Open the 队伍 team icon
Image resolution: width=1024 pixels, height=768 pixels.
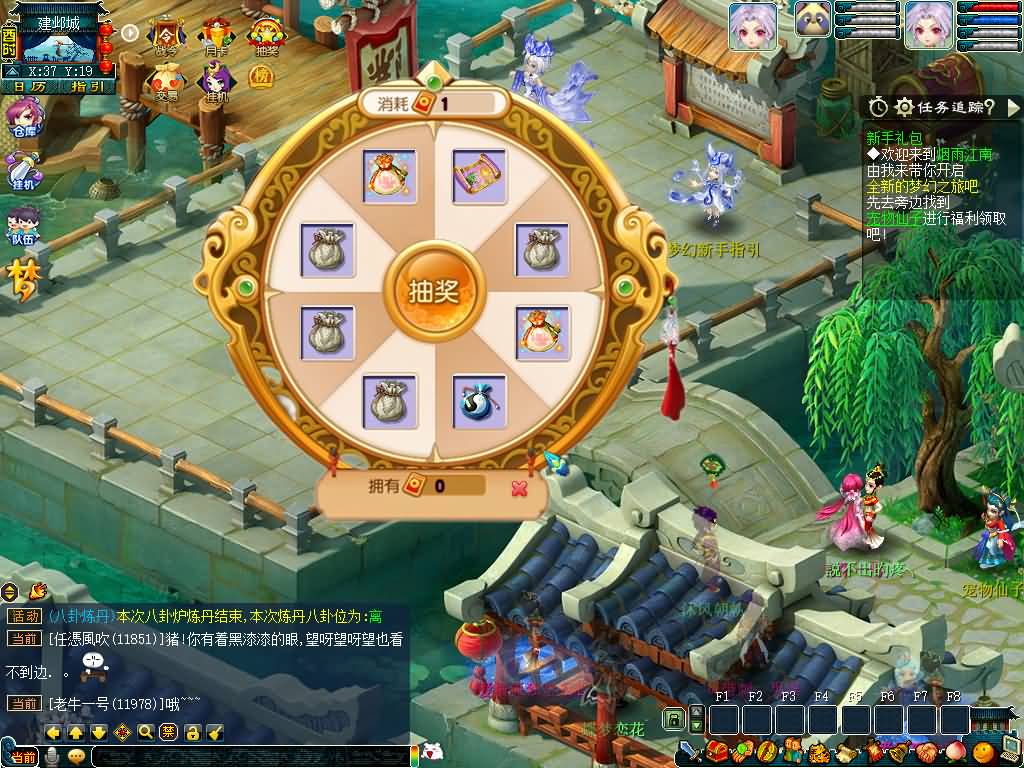coord(22,226)
